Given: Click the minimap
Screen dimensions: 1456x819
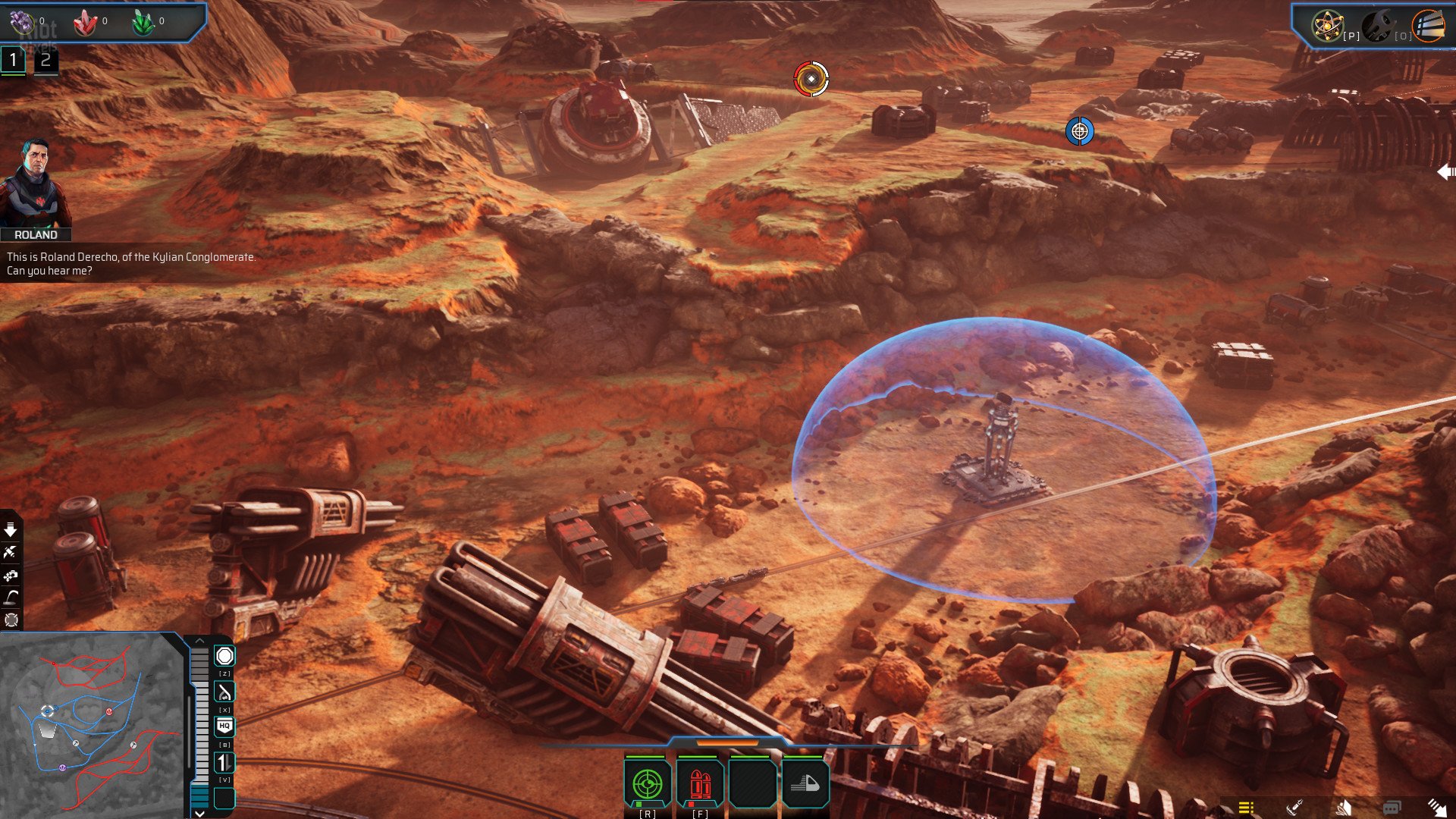Looking at the screenshot, I should click(x=91, y=724).
